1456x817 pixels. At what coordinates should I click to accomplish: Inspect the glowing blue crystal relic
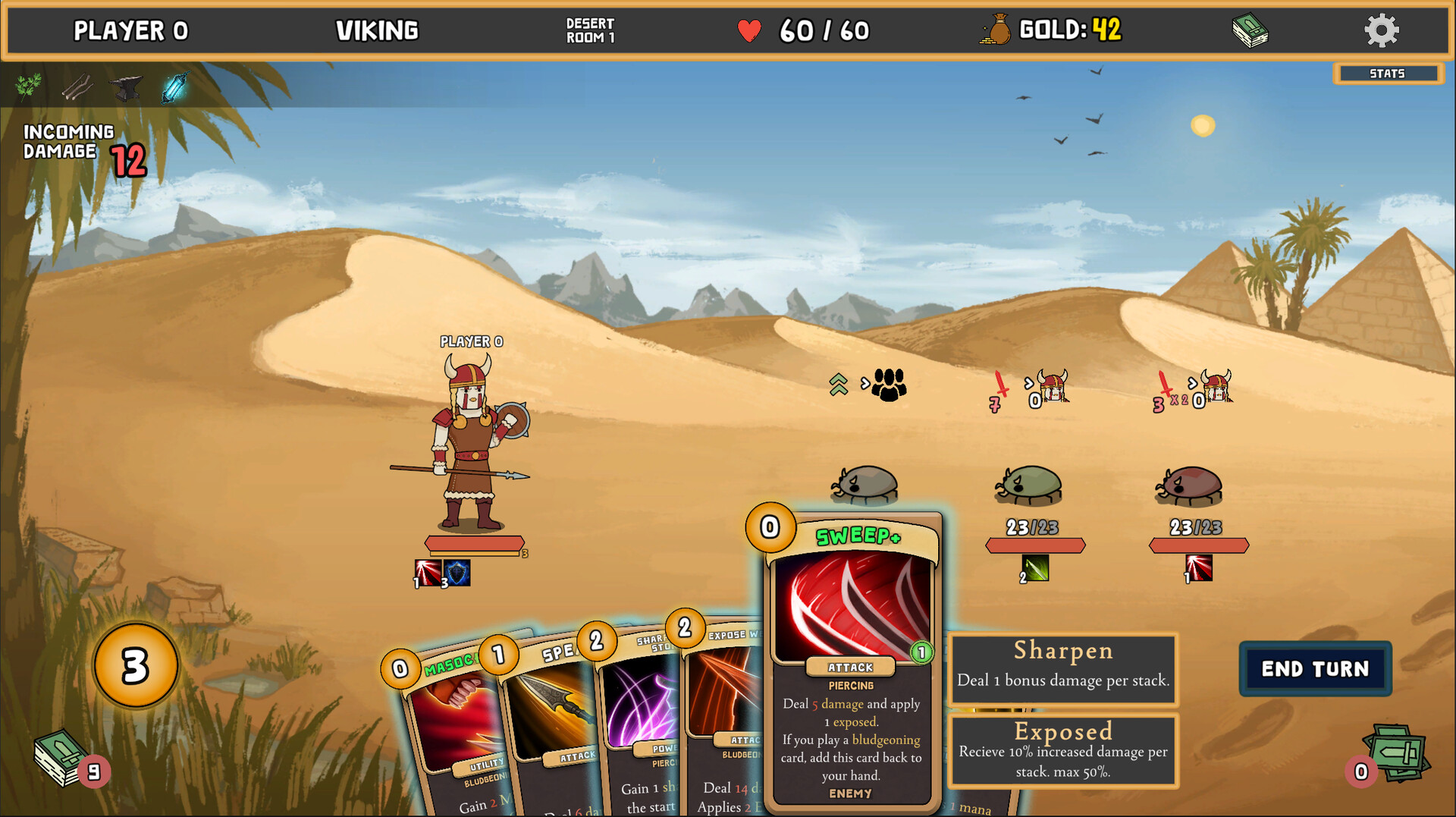174,87
